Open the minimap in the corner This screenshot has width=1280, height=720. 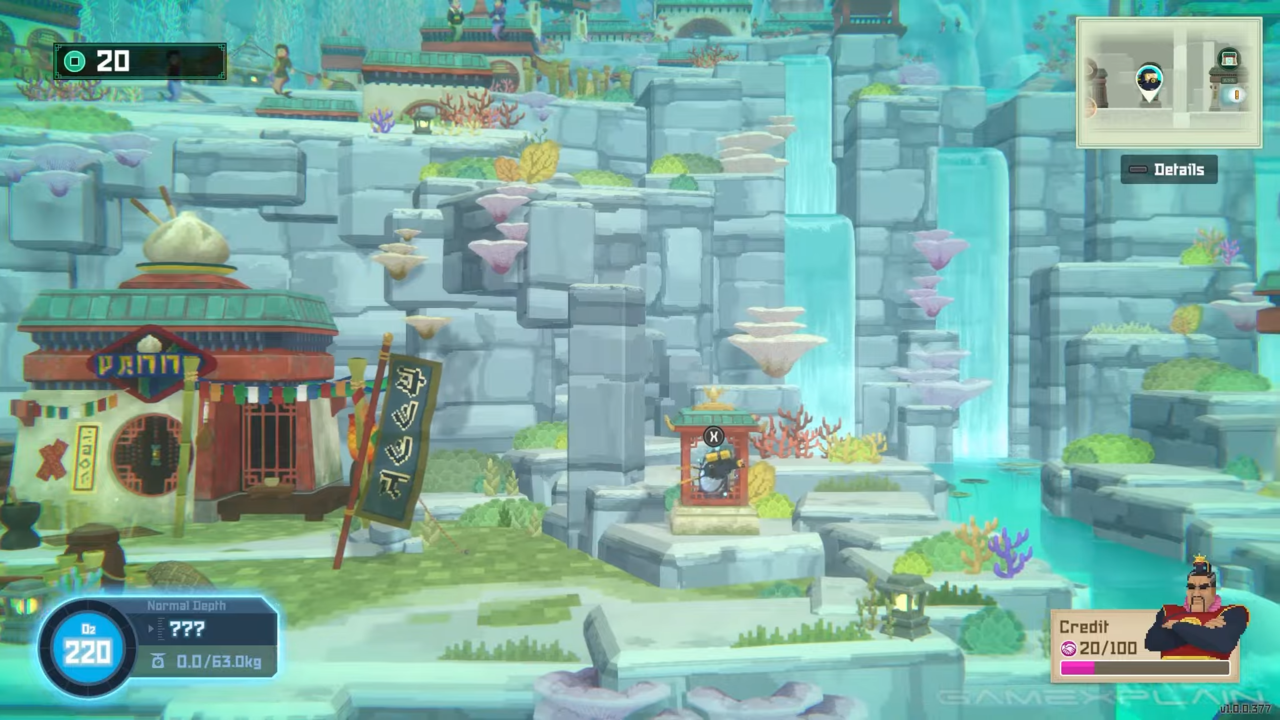[1168, 83]
